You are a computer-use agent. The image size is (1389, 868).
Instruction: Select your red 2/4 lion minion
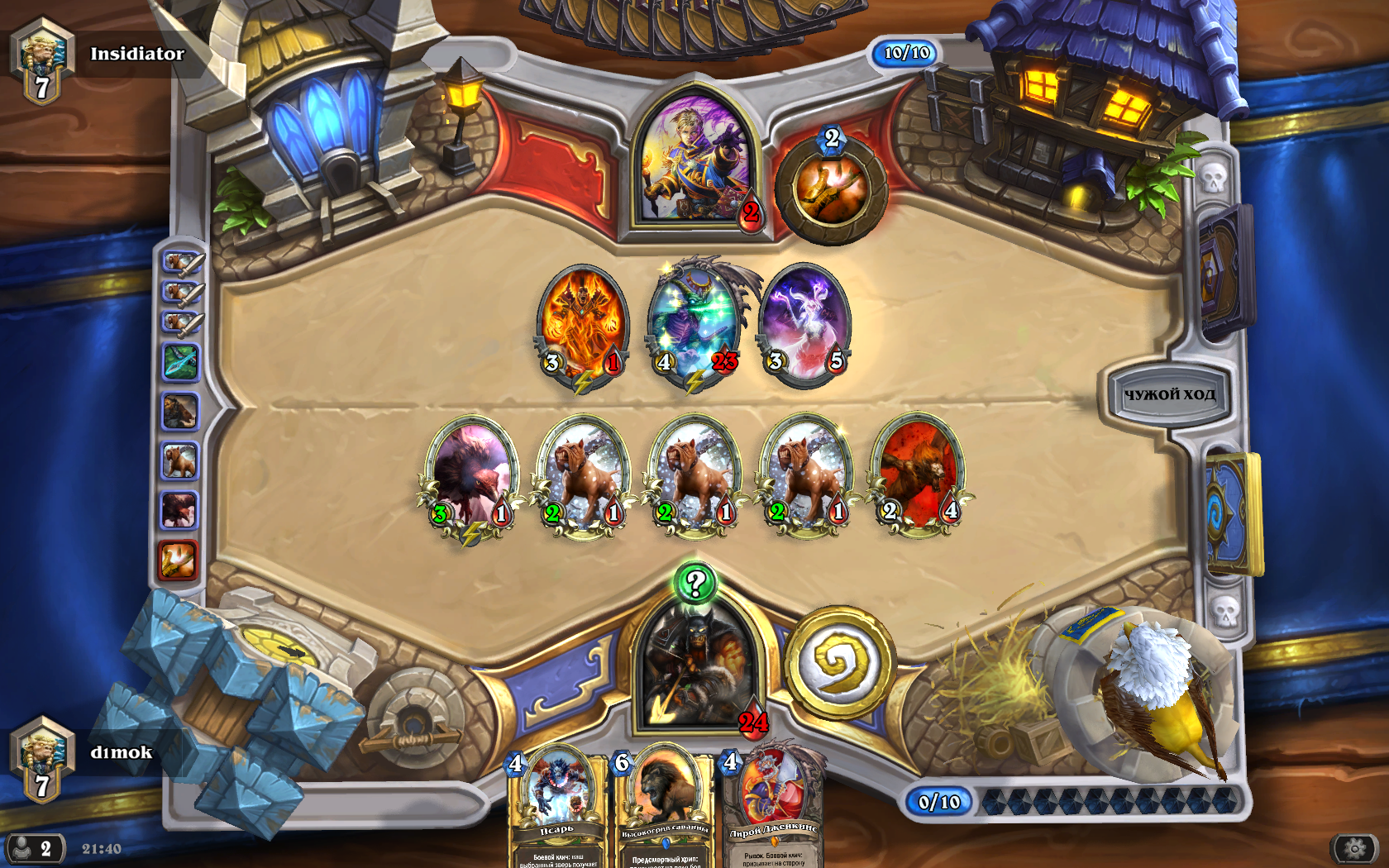pos(919,477)
